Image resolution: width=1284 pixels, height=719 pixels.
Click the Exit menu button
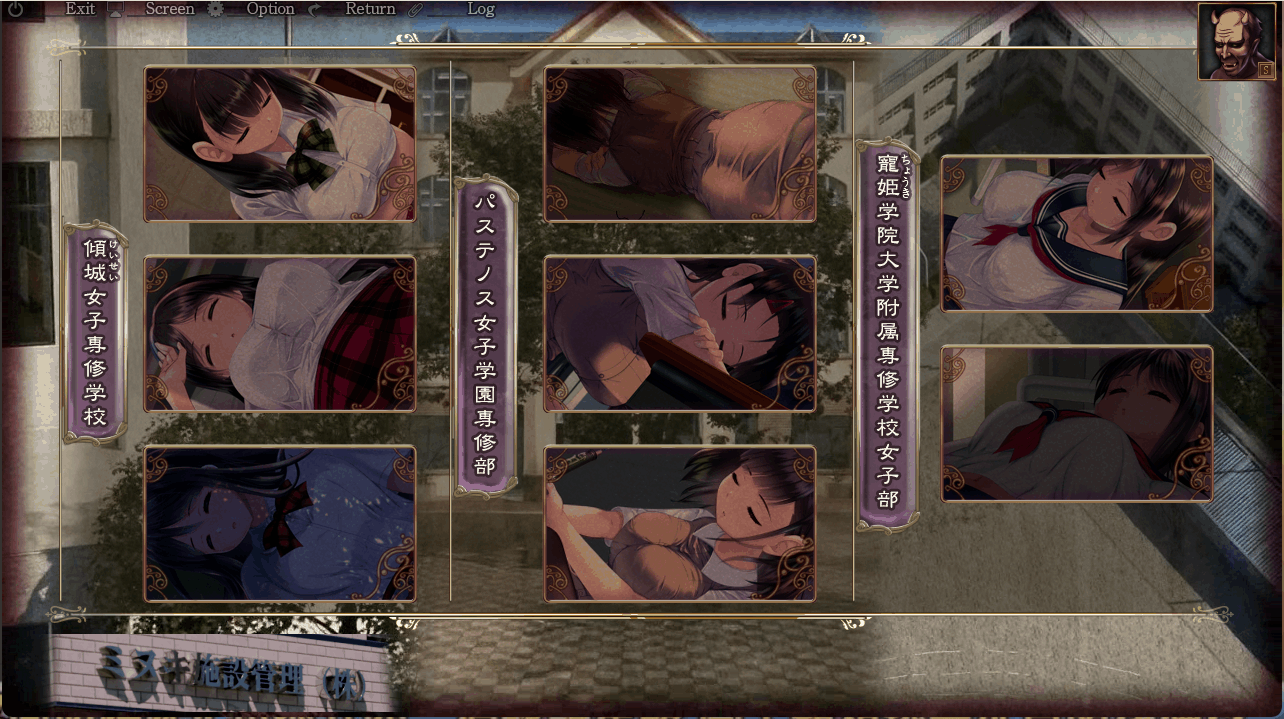[80, 9]
